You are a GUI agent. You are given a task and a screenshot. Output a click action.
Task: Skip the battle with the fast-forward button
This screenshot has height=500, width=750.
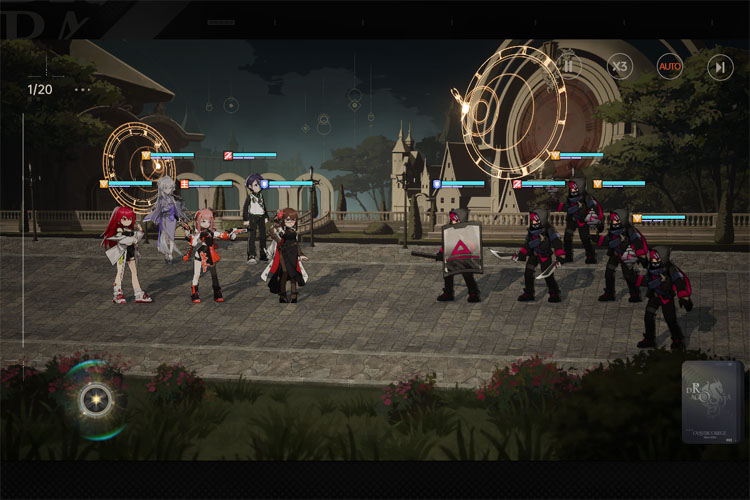(719, 67)
